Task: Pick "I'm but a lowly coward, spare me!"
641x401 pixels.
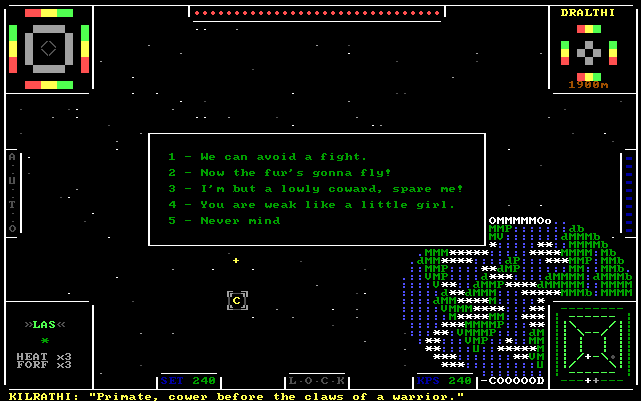Action: click(315, 189)
